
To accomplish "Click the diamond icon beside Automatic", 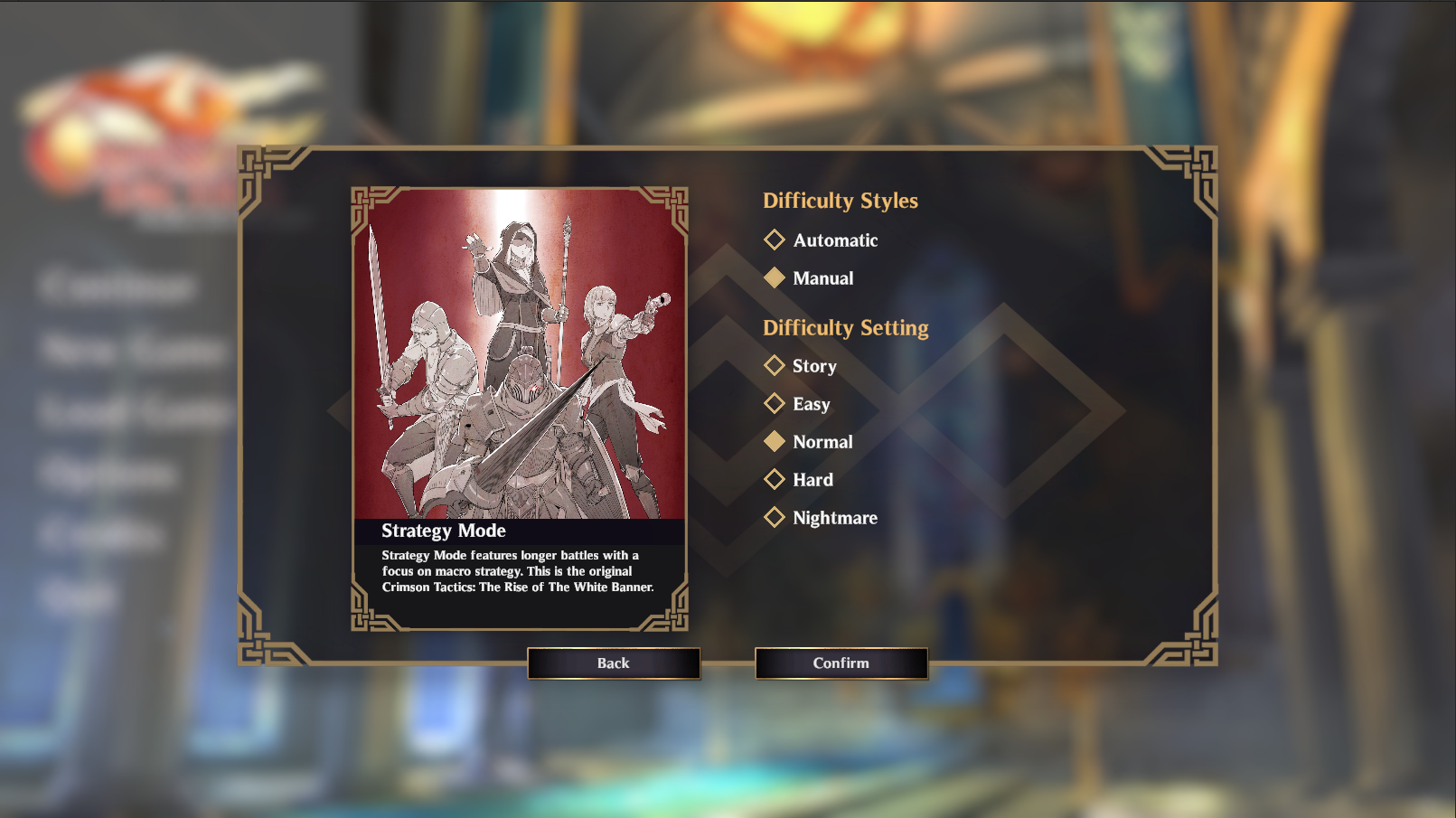I will (x=775, y=240).
